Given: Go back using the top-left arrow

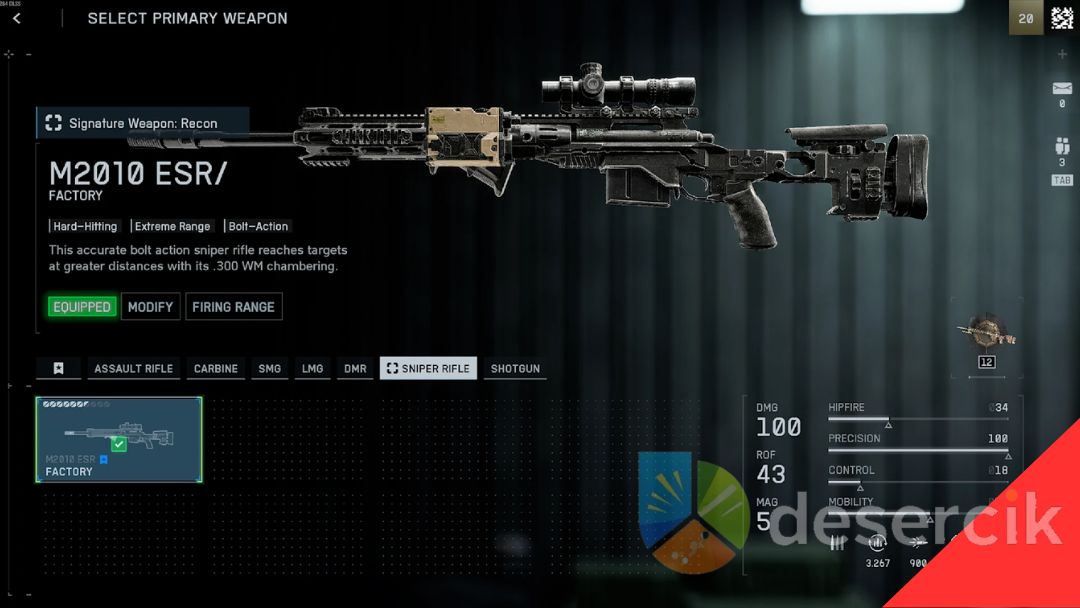Looking at the screenshot, I should point(17,19).
